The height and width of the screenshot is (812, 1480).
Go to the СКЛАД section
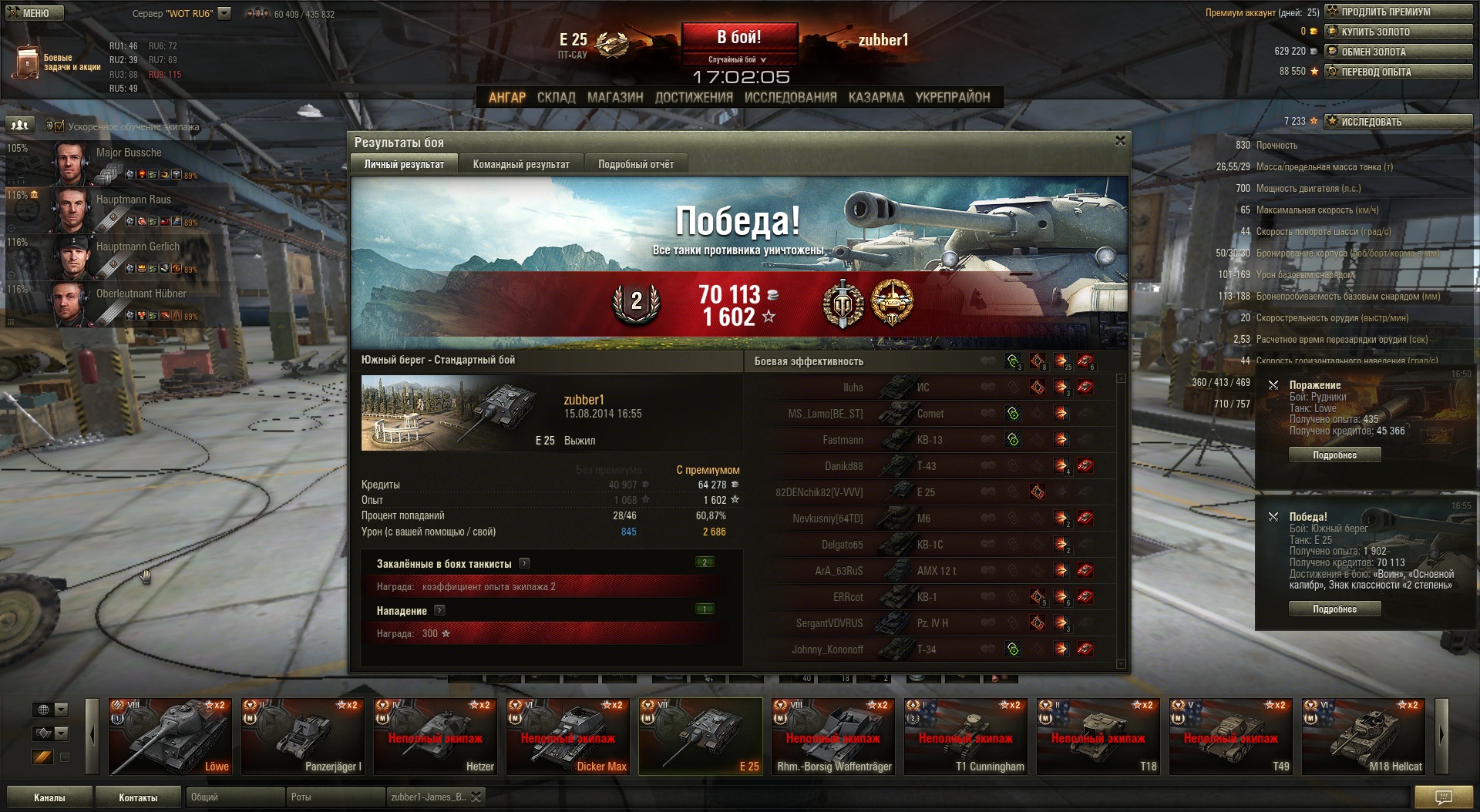click(556, 98)
